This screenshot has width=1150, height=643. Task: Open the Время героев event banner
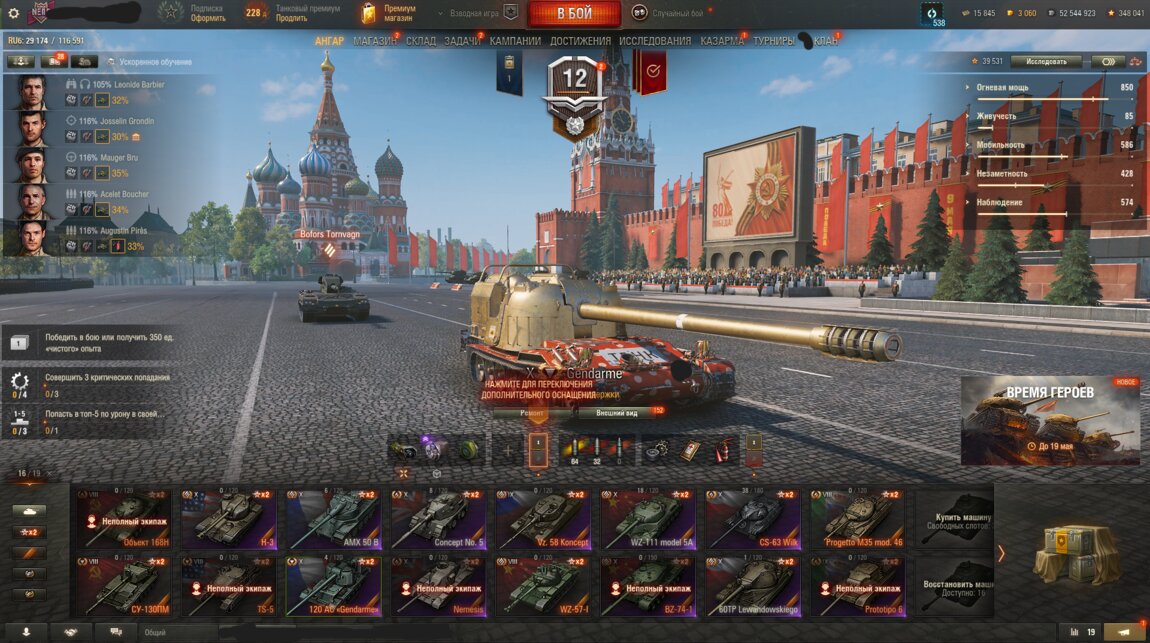pyautogui.click(x=1050, y=420)
